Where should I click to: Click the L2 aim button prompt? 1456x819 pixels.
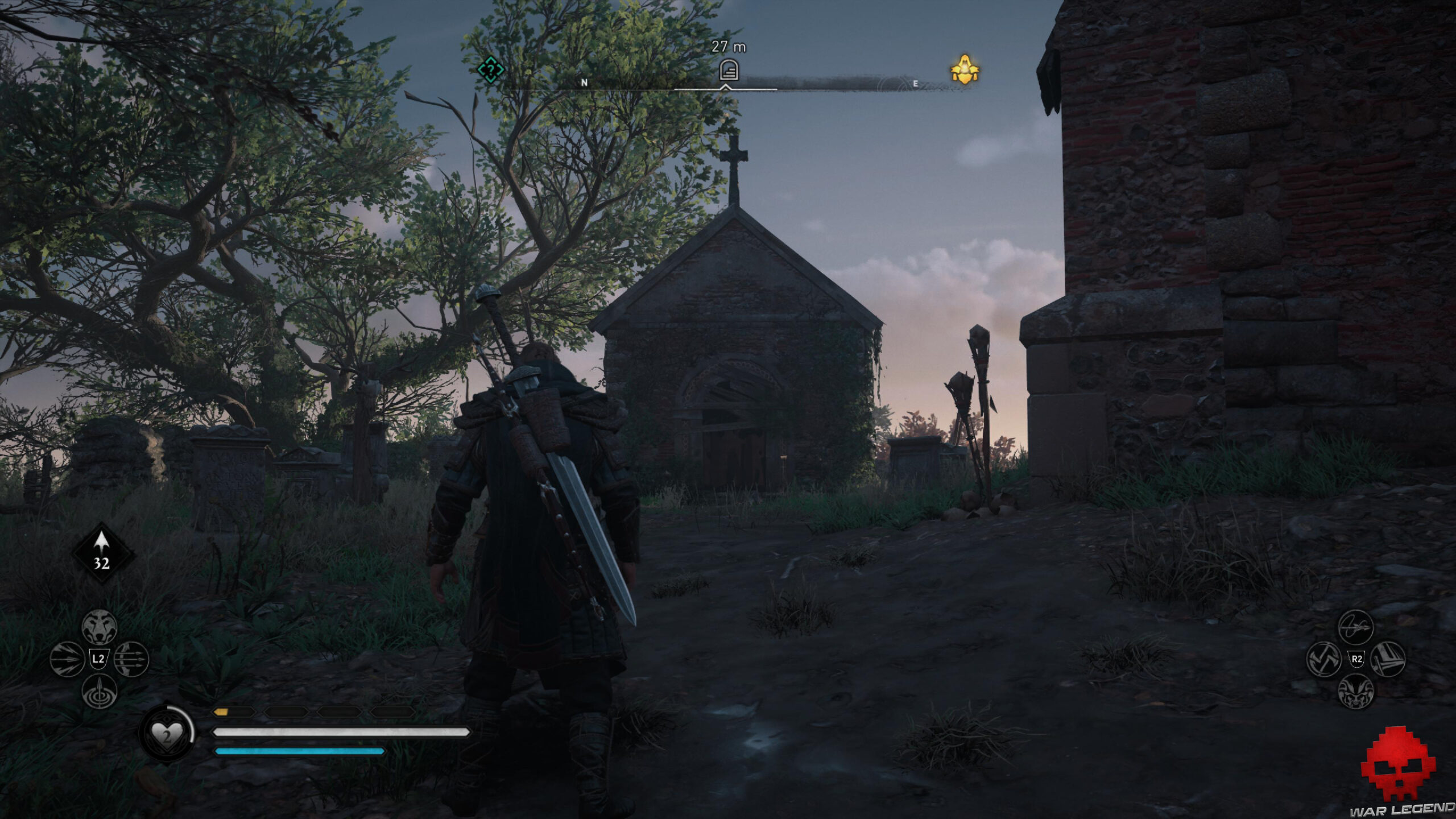tap(98, 659)
